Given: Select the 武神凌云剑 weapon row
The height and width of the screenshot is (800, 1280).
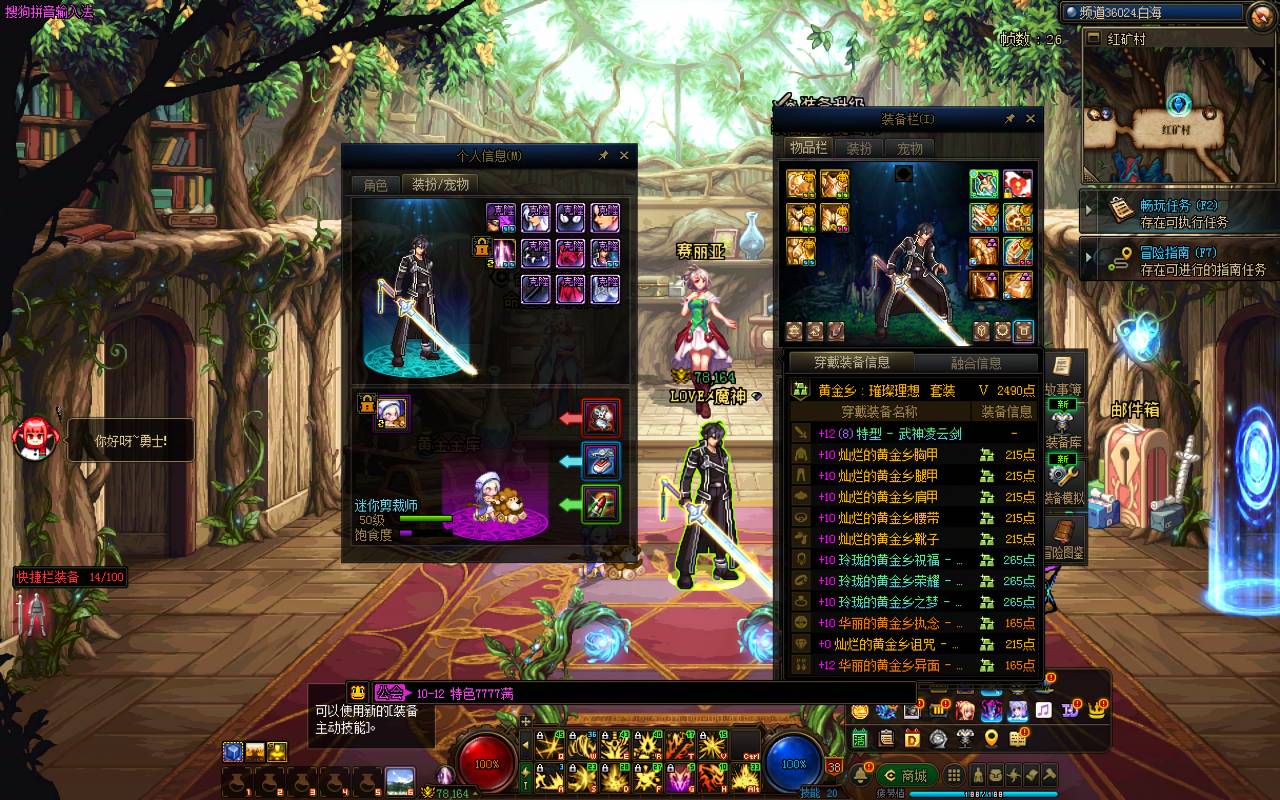Looking at the screenshot, I should pos(890,434).
